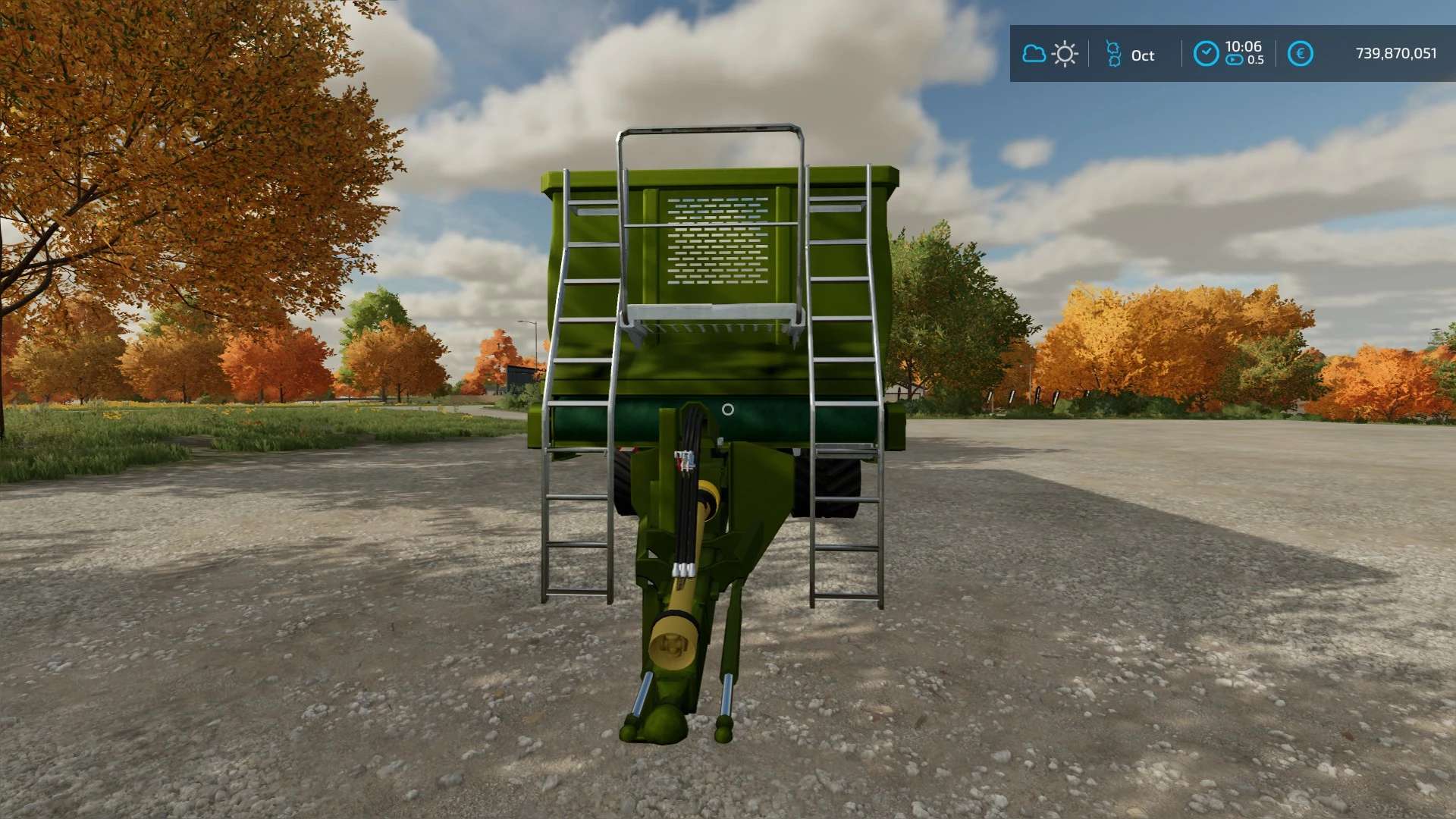Click the clock icon in the HUD
Screen dimensions: 1456x819
click(1206, 54)
